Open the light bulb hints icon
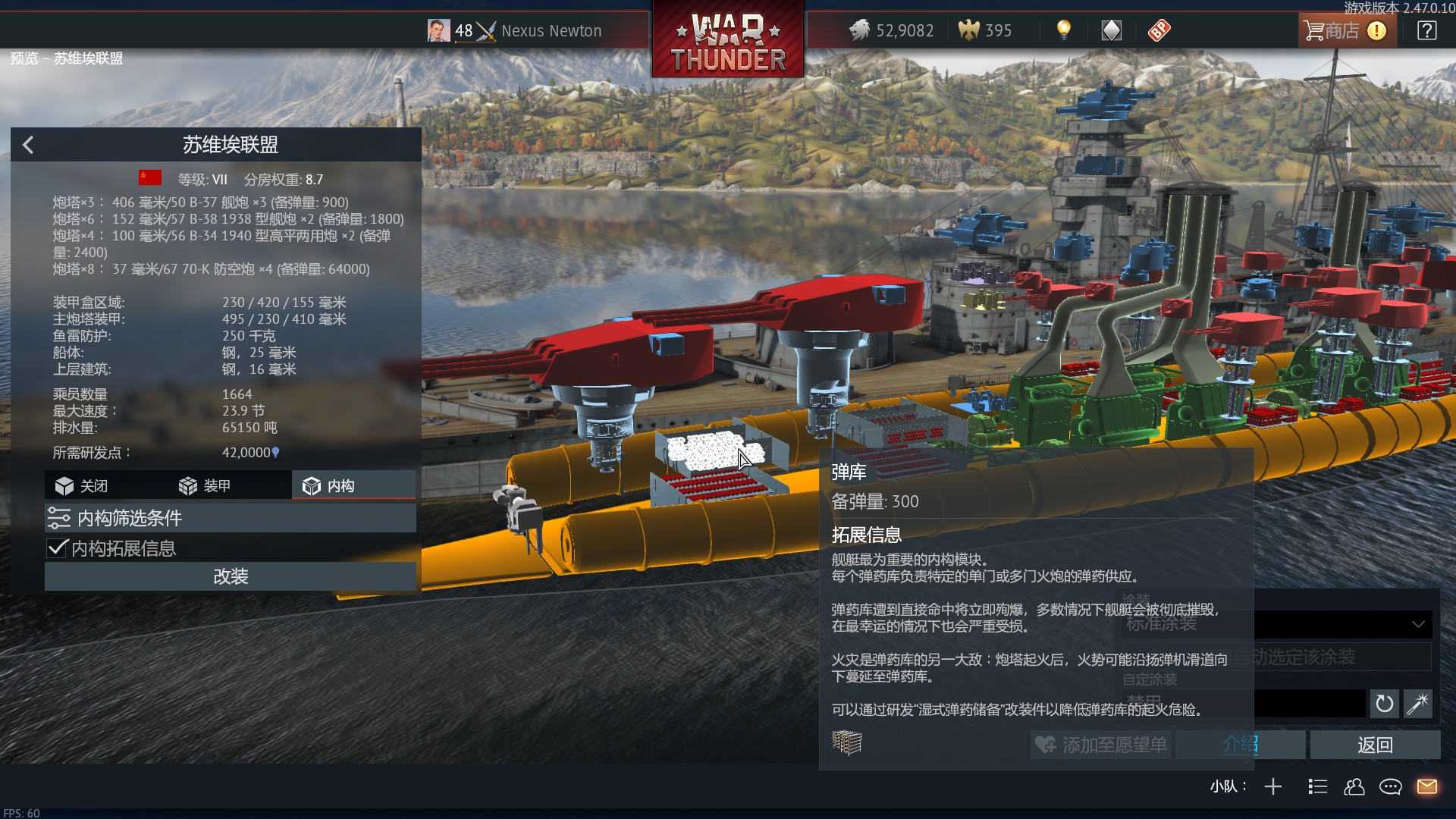The width and height of the screenshot is (1456, 819). tap(1064, 30)
